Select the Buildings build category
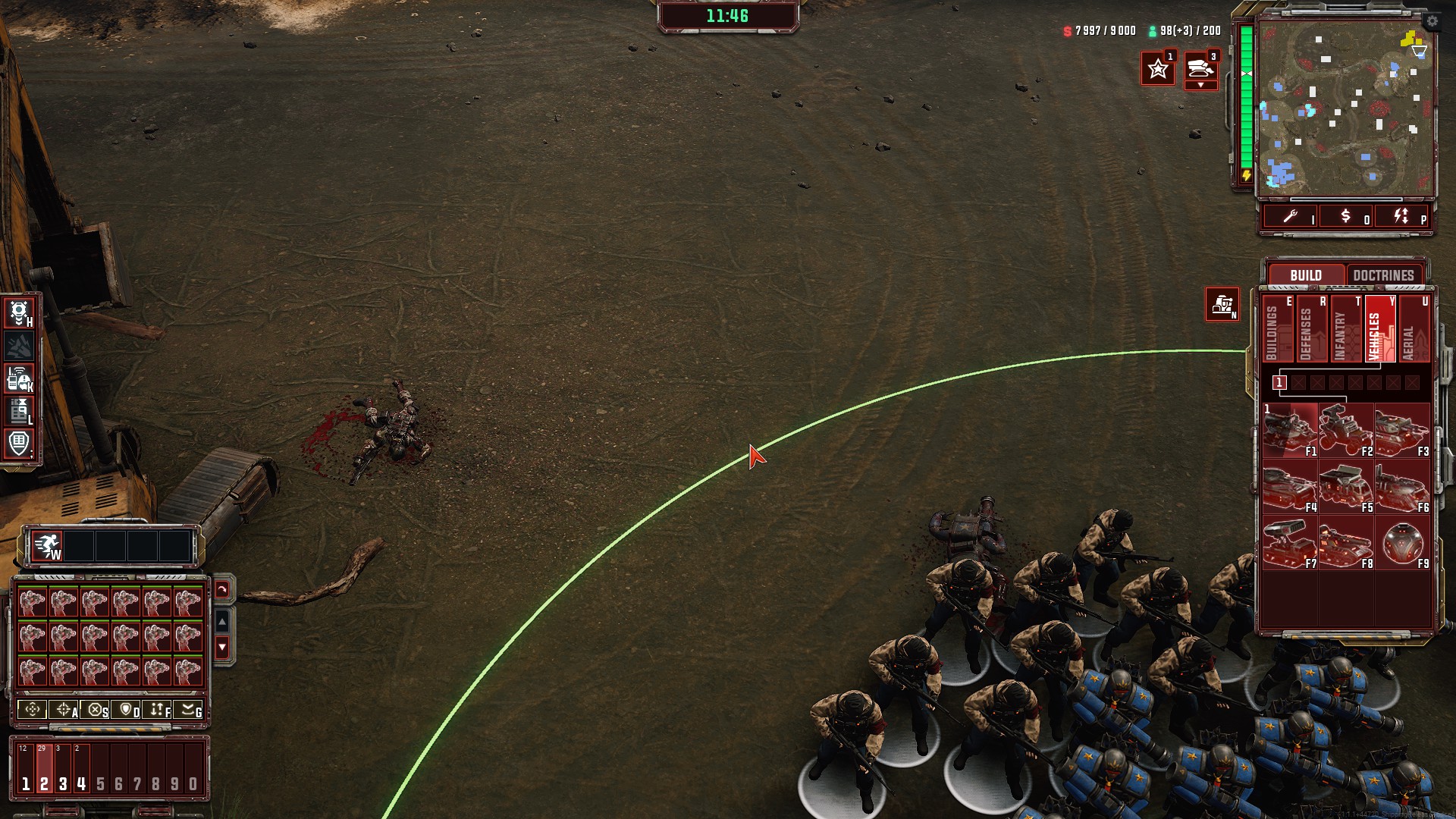This screenshot has height=819, width=1456. pos(1278,330)
